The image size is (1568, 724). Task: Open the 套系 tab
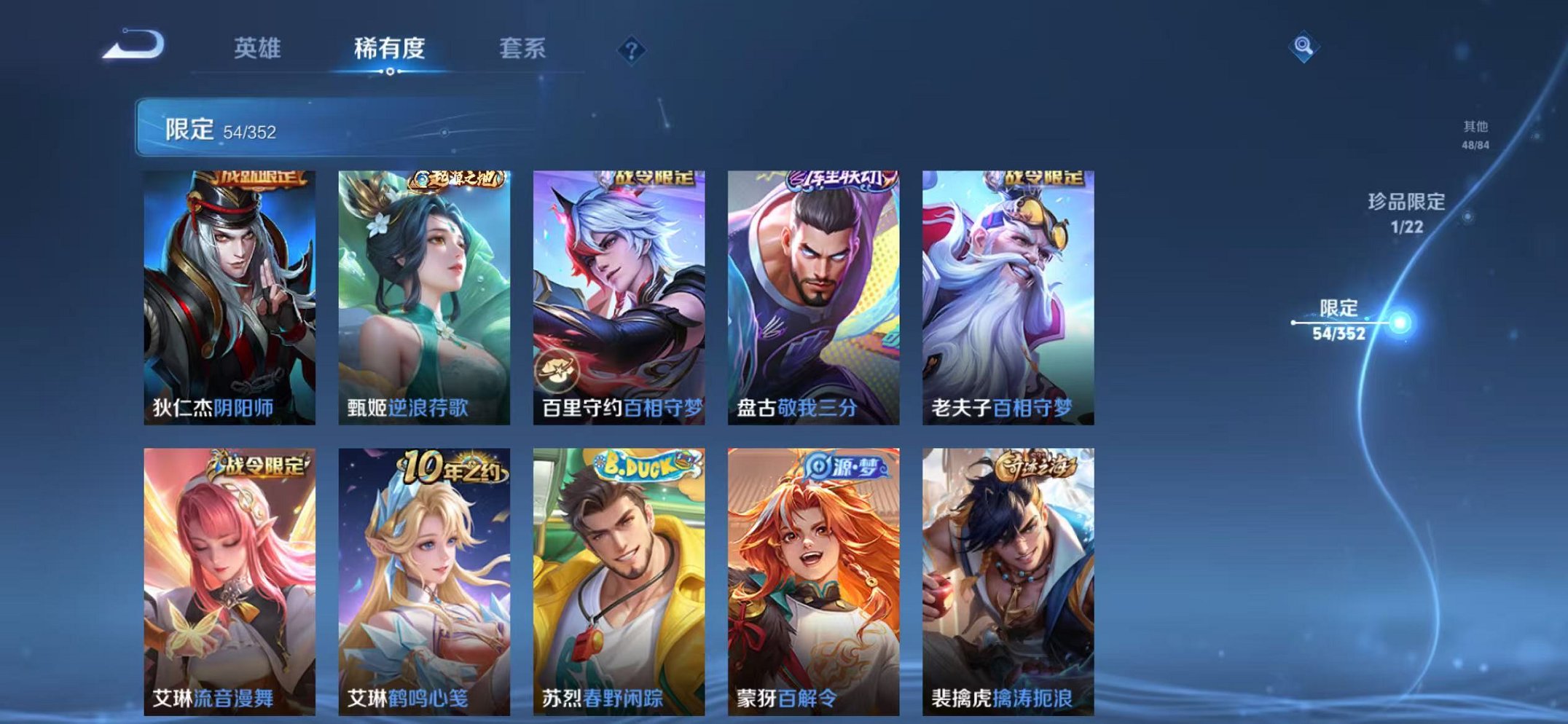click(525, 49)
